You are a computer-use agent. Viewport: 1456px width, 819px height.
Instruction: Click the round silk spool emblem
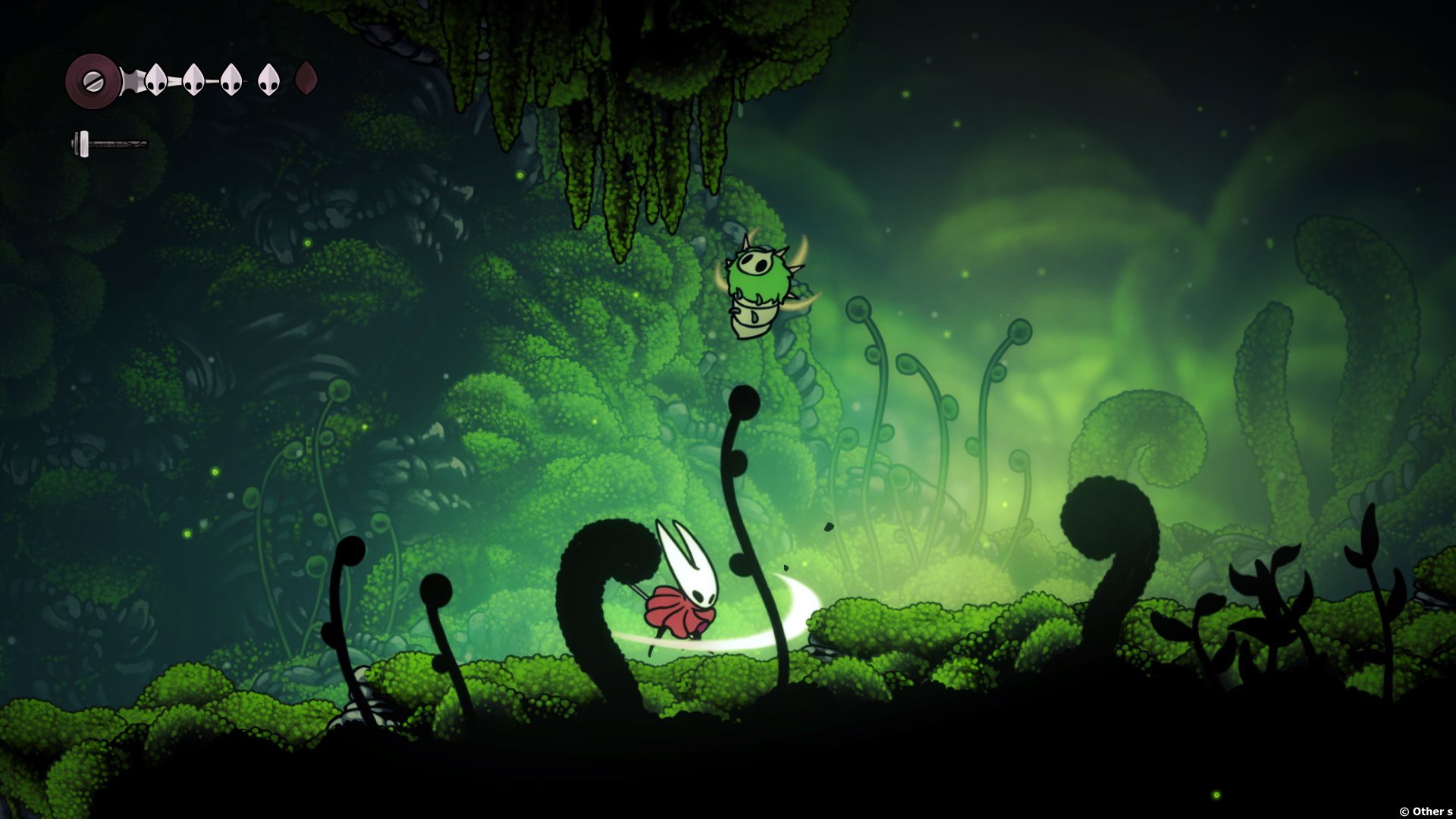coord(93,80)
